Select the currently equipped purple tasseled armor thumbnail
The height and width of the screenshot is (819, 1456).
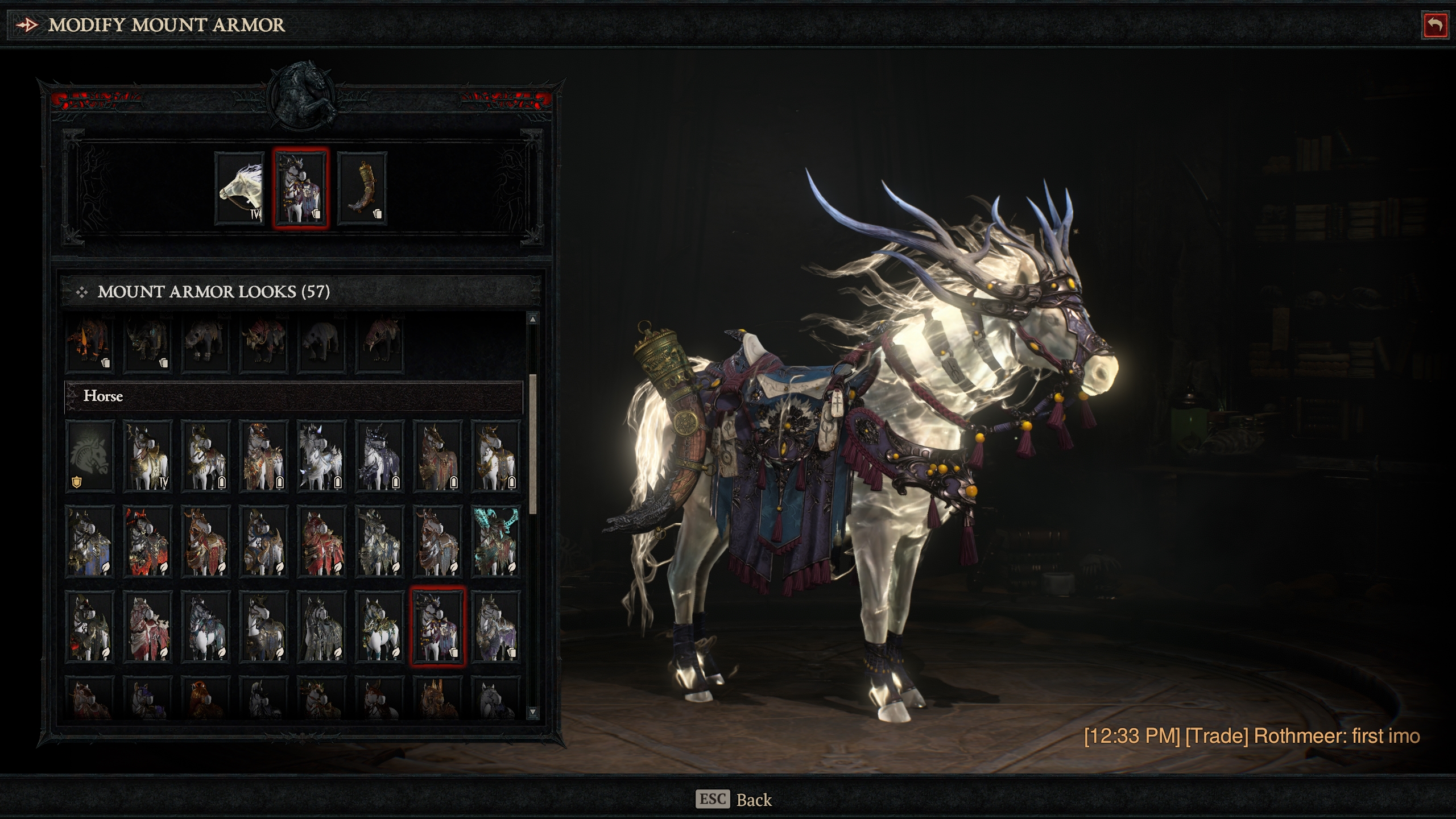(437, 626)
